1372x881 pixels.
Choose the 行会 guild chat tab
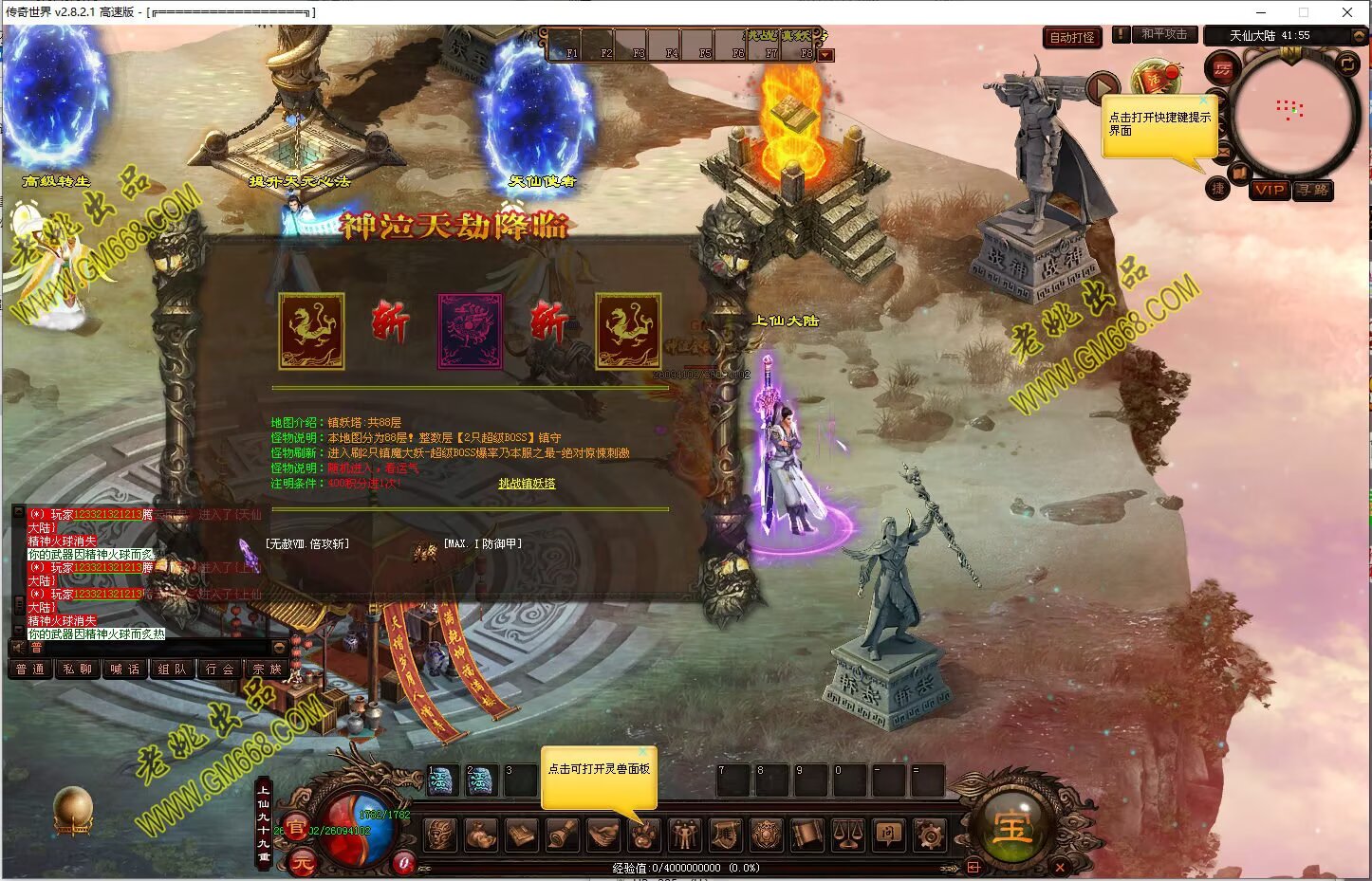point(219,670)
